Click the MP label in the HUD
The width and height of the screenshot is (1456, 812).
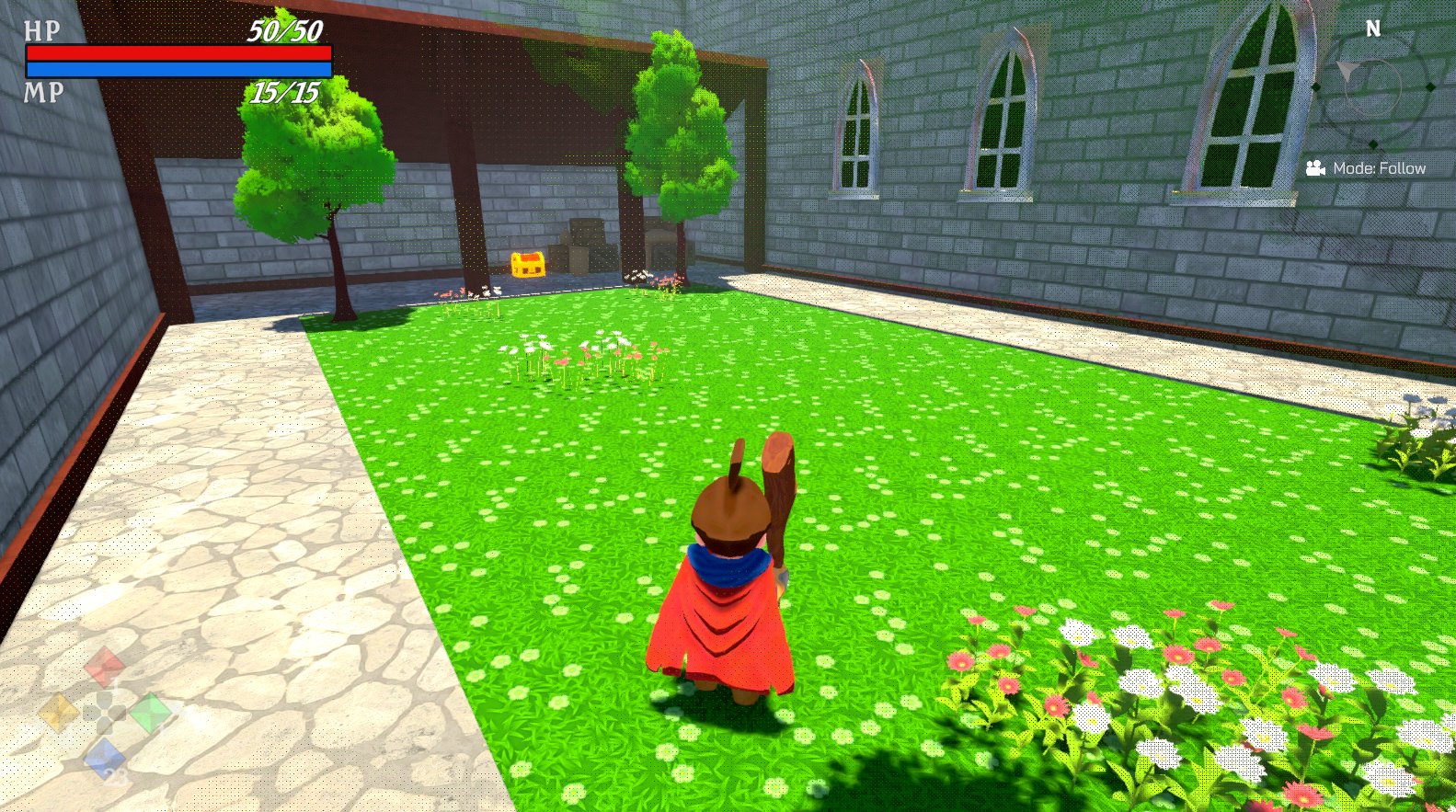[x=43, y=90]
